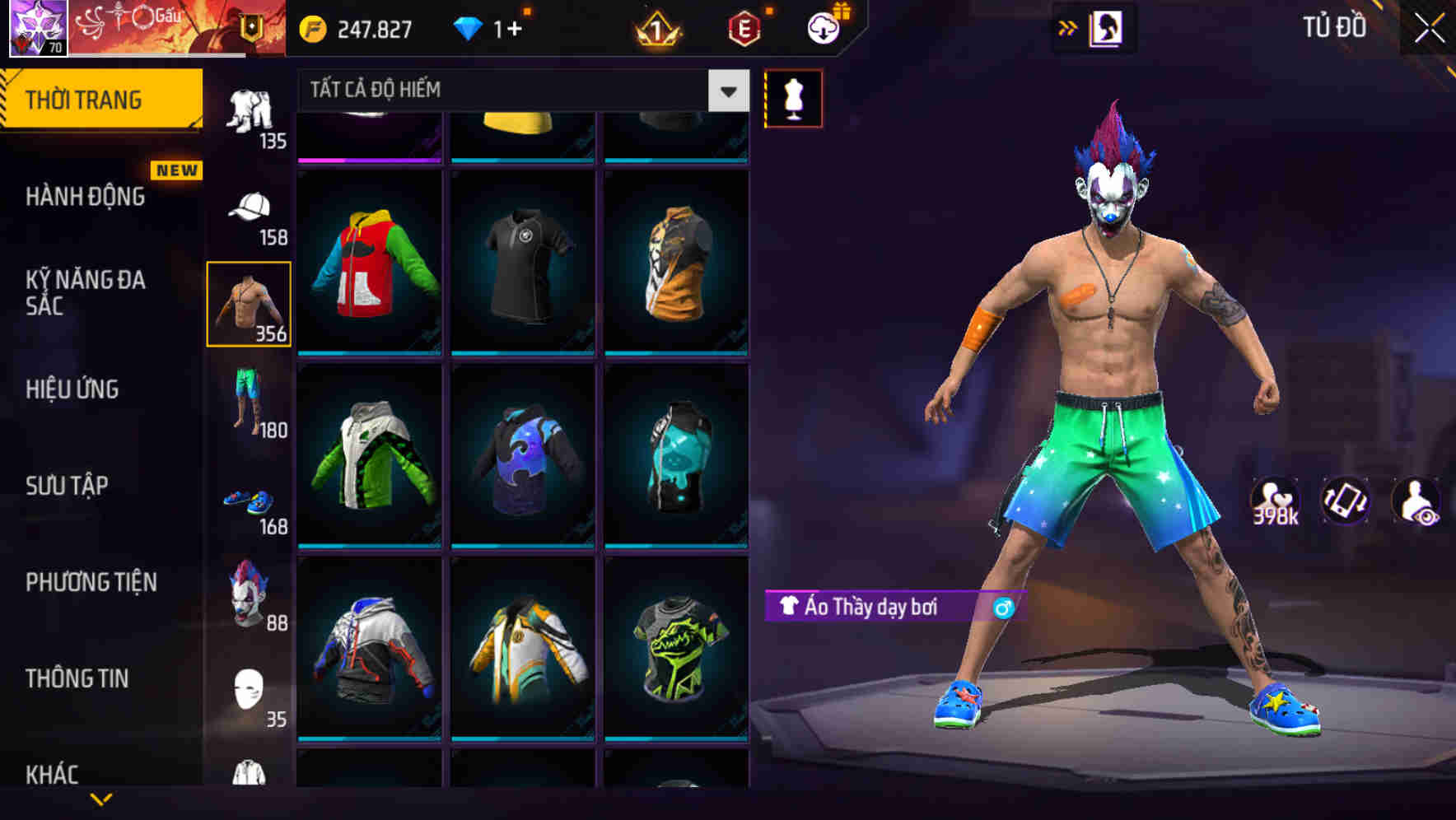This screenshot has width=1456, height=820.
Task: Click the rank badge with number 1
Action: 659,26
